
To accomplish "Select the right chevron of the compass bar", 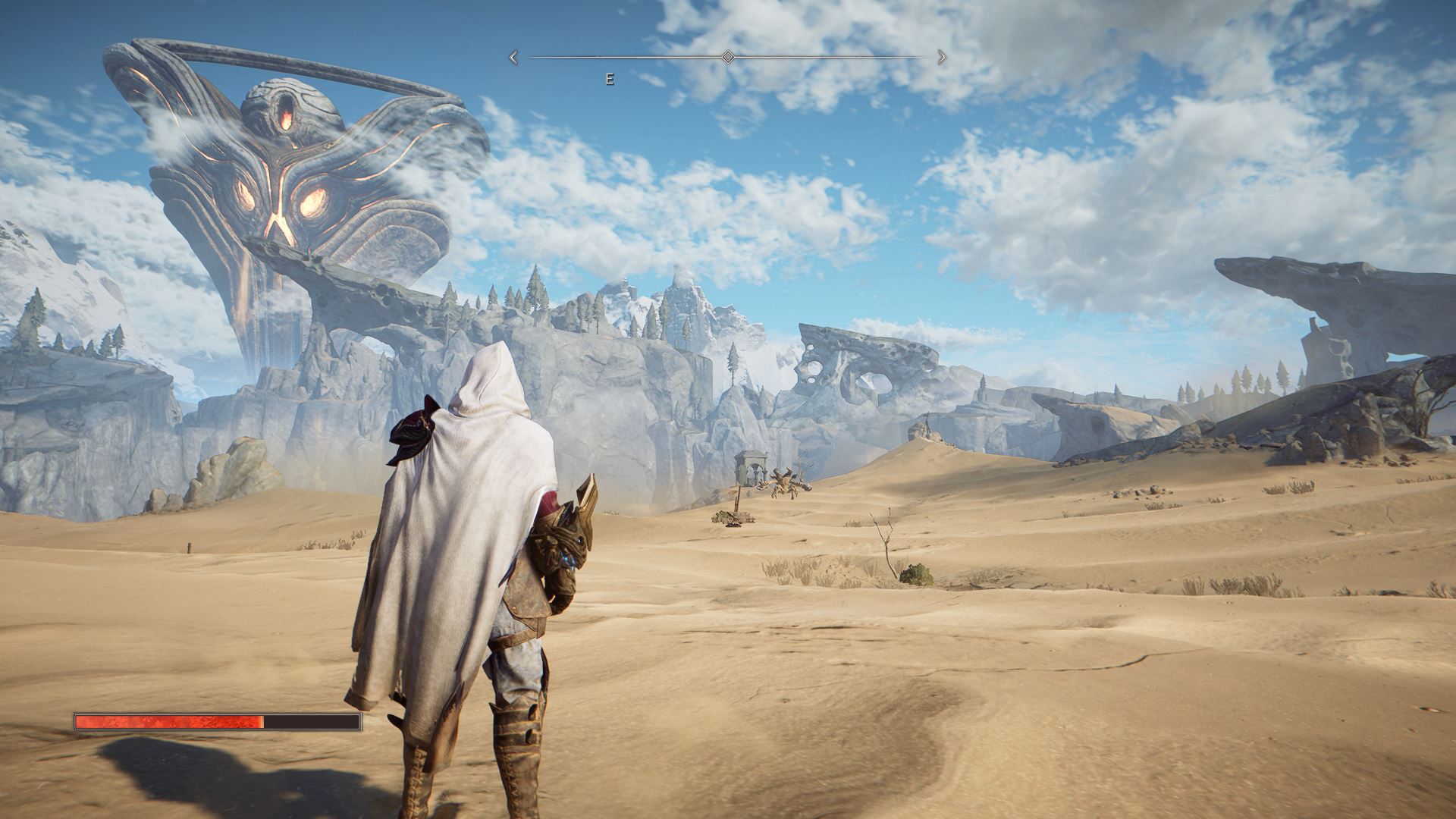I will [943, 55].
